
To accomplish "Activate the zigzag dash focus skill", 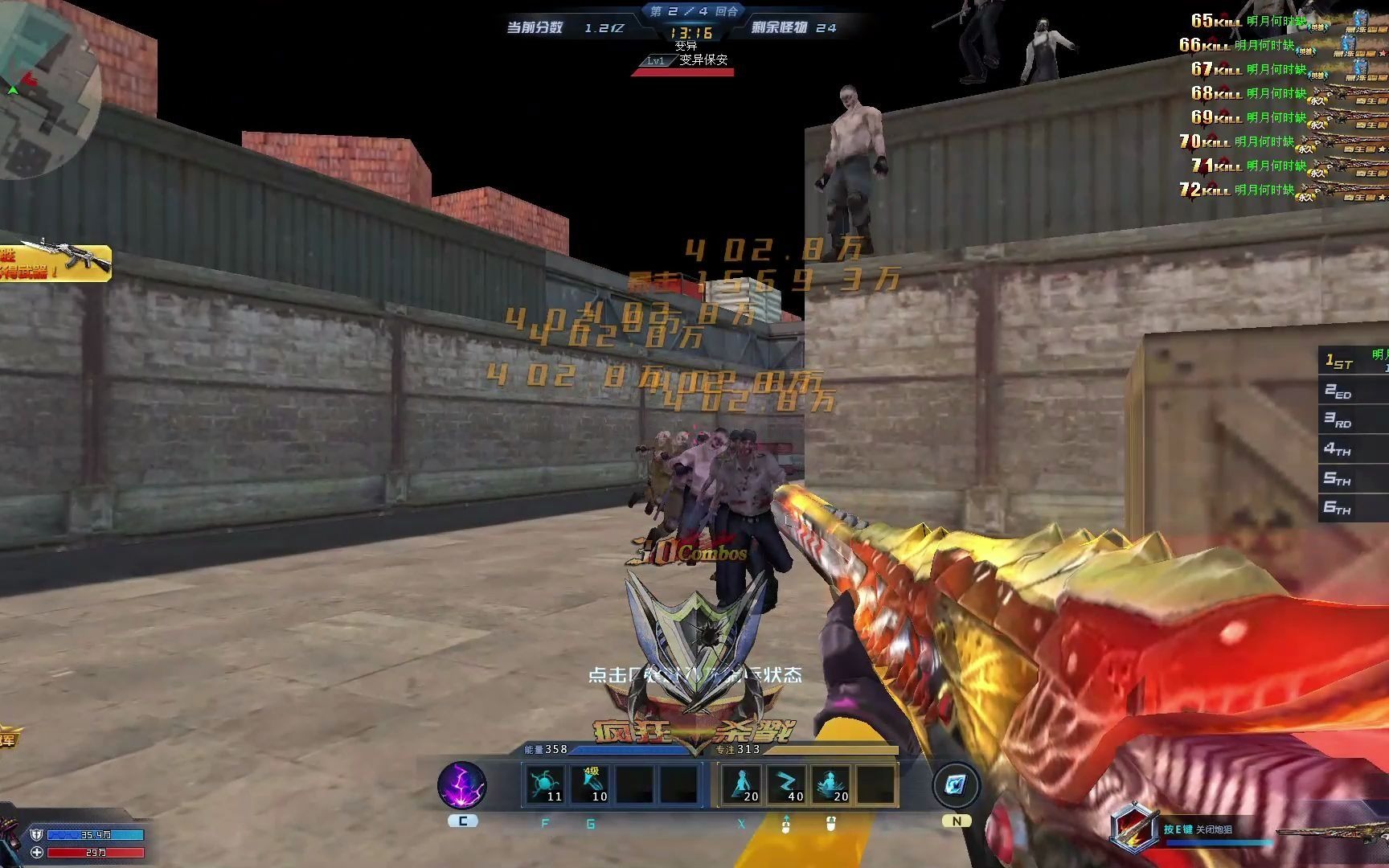I will (x=786, y=784).
